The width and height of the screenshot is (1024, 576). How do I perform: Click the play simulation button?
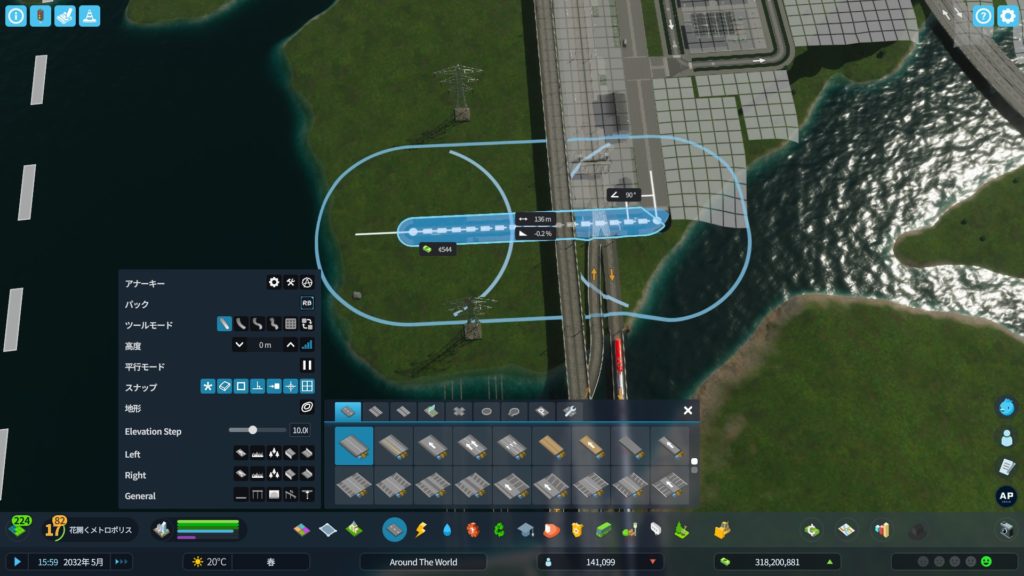(17, 562)
